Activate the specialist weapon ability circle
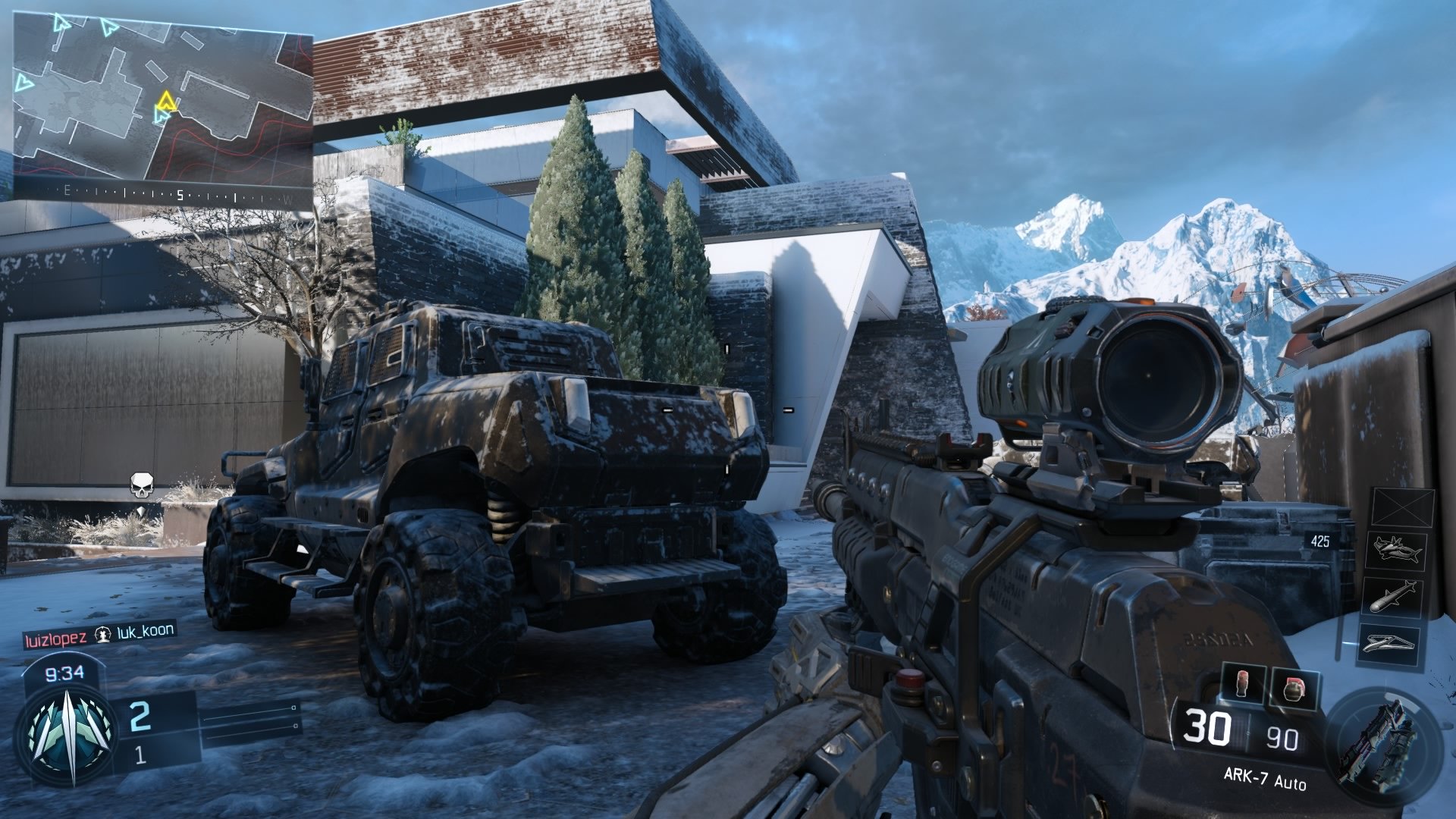Viewport: 1456px width, 819px height. pyautogui.click(x=1382, y=738)
